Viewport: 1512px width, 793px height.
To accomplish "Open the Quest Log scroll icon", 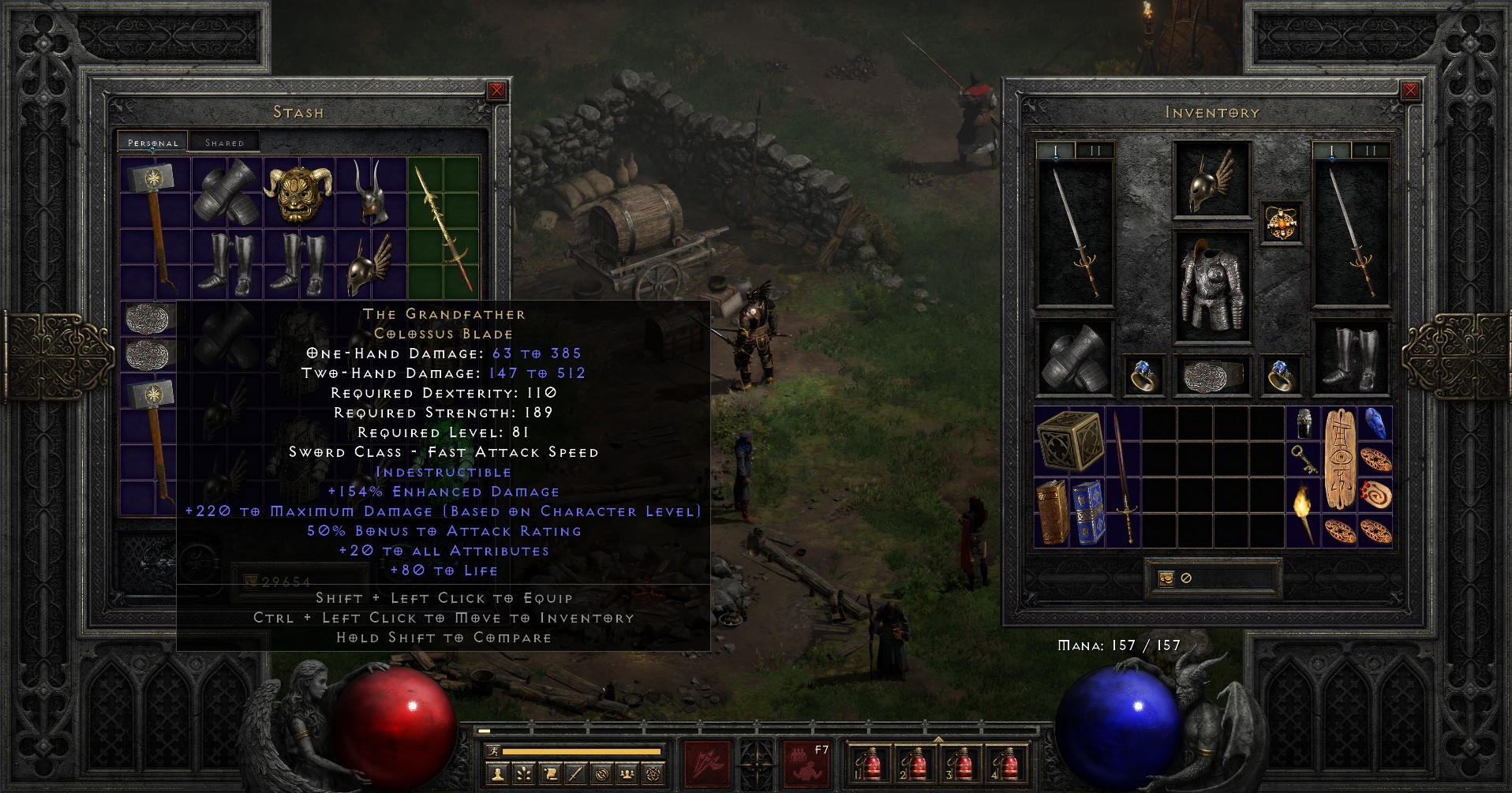I will [x=551, y=775].
